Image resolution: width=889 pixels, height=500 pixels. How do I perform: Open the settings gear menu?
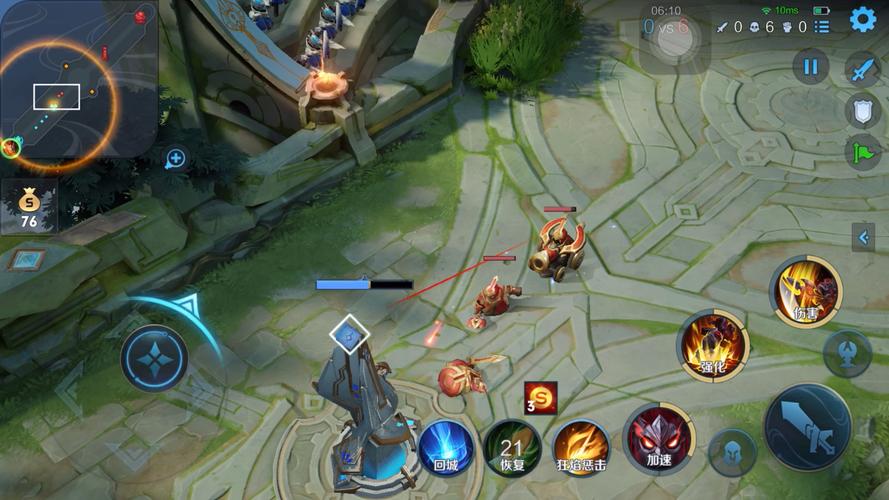[x=862, y=19]
